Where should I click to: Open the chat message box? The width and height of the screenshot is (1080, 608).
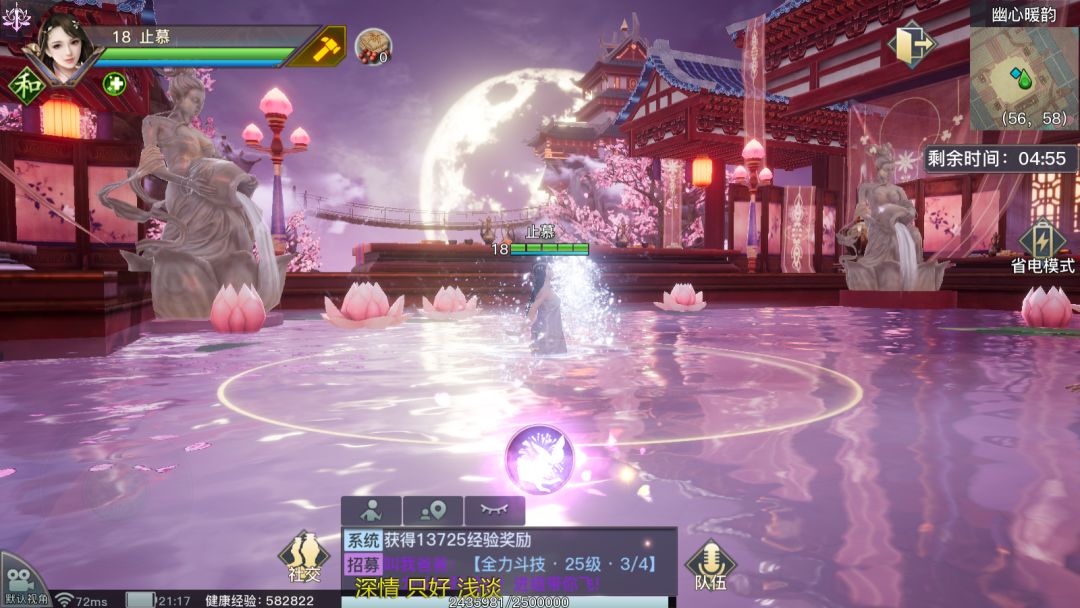click(x=508, y=562)
